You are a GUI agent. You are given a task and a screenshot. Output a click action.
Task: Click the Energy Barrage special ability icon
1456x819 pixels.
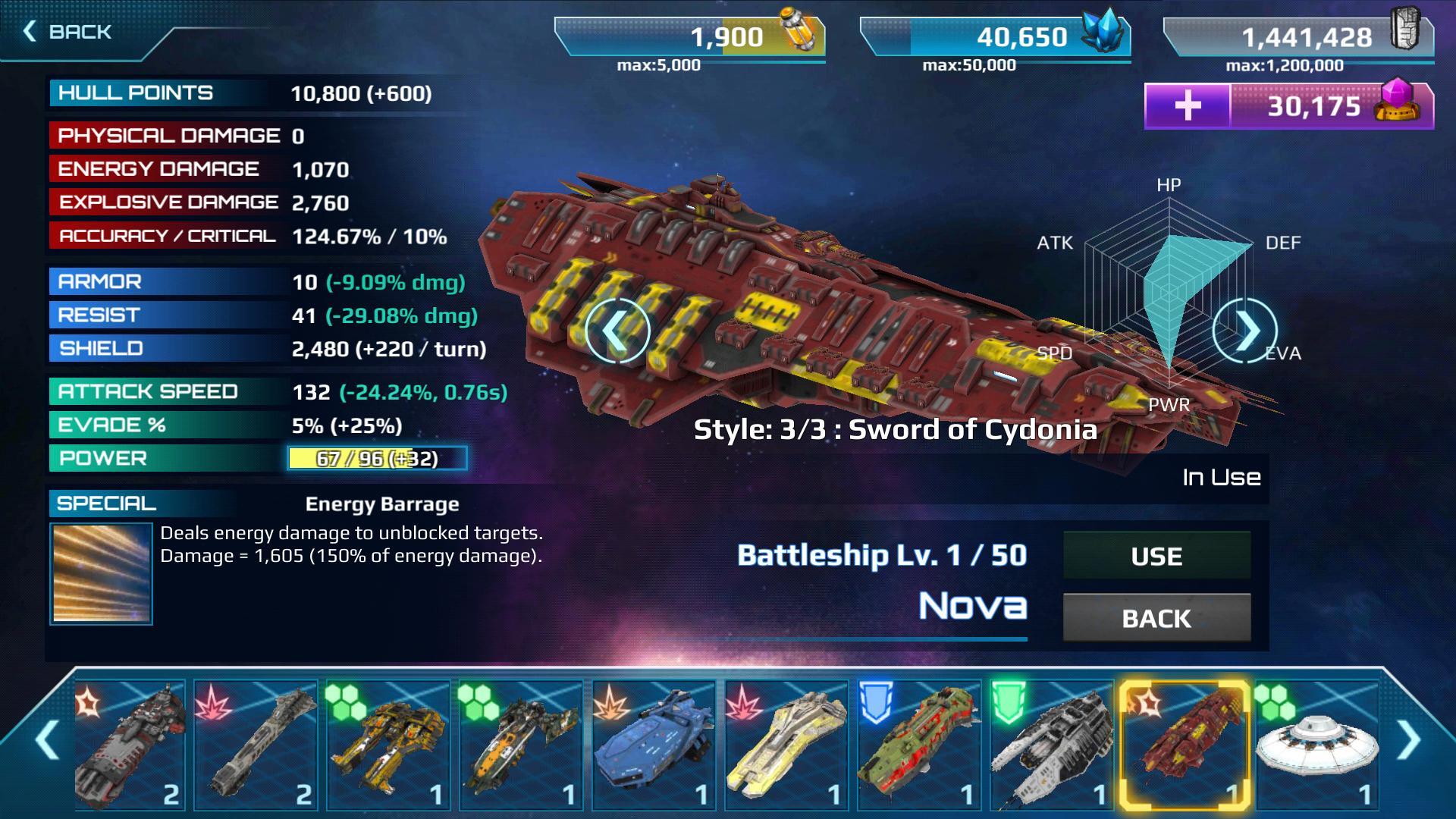click(x=101, y=574)
